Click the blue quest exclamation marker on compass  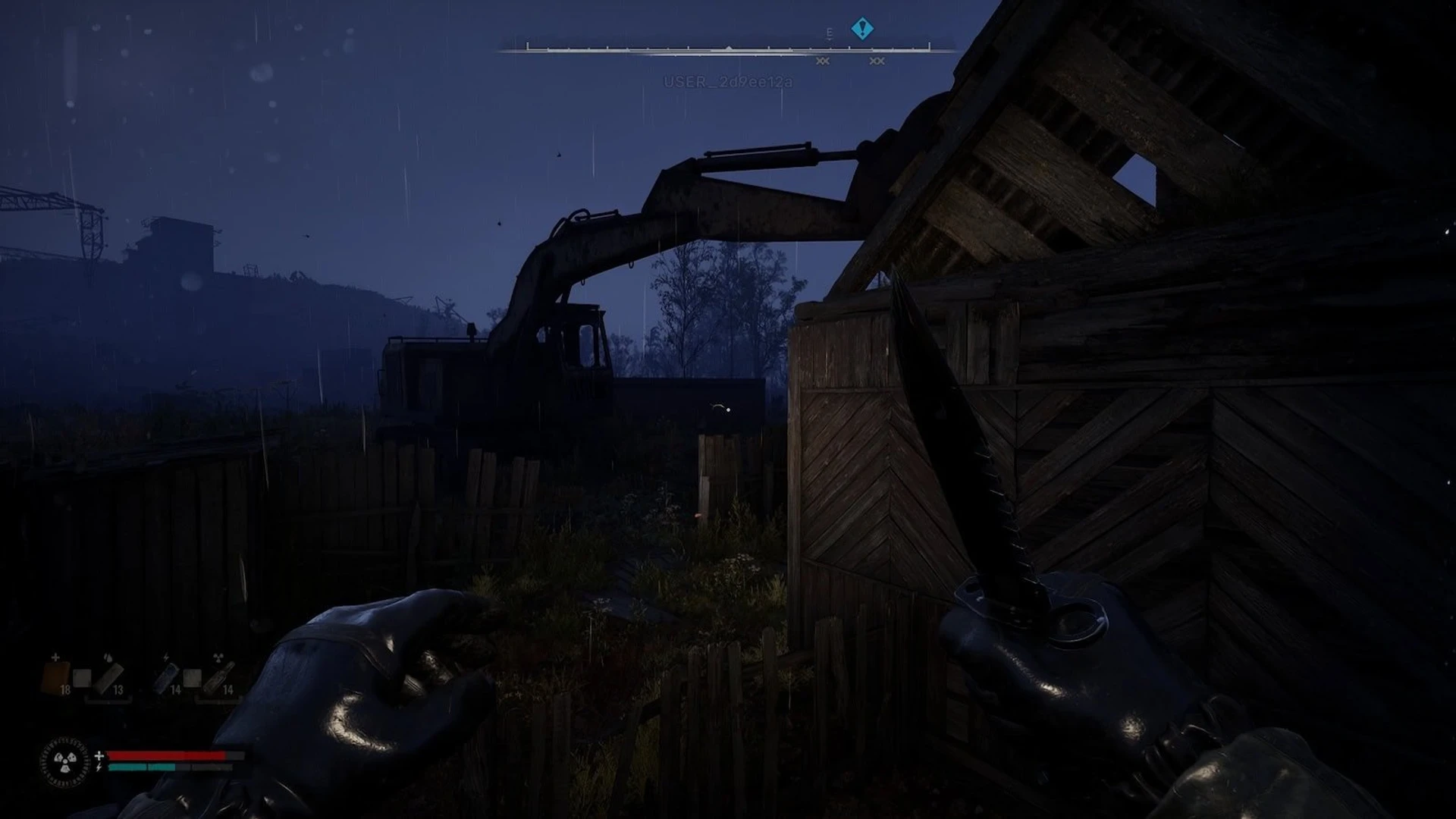(861, 28)
